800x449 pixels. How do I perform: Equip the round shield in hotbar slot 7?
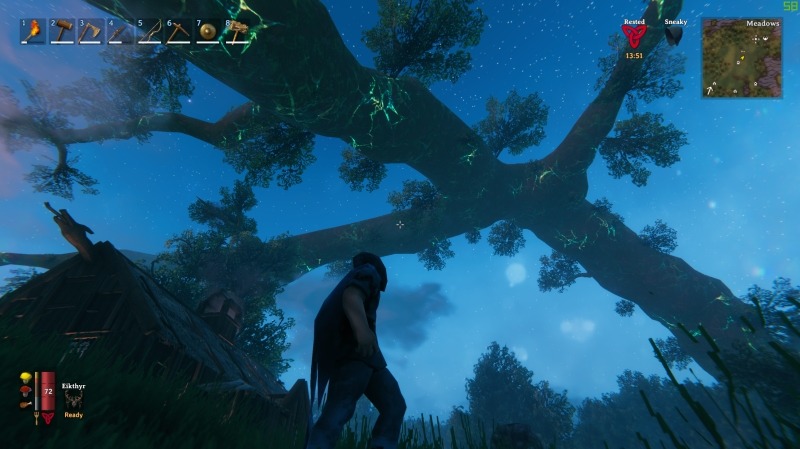click(208, 31)
